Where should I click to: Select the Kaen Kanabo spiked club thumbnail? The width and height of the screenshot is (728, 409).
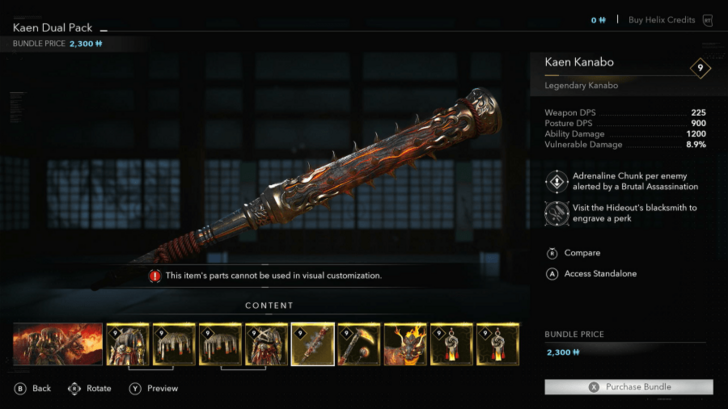[312, 343]
